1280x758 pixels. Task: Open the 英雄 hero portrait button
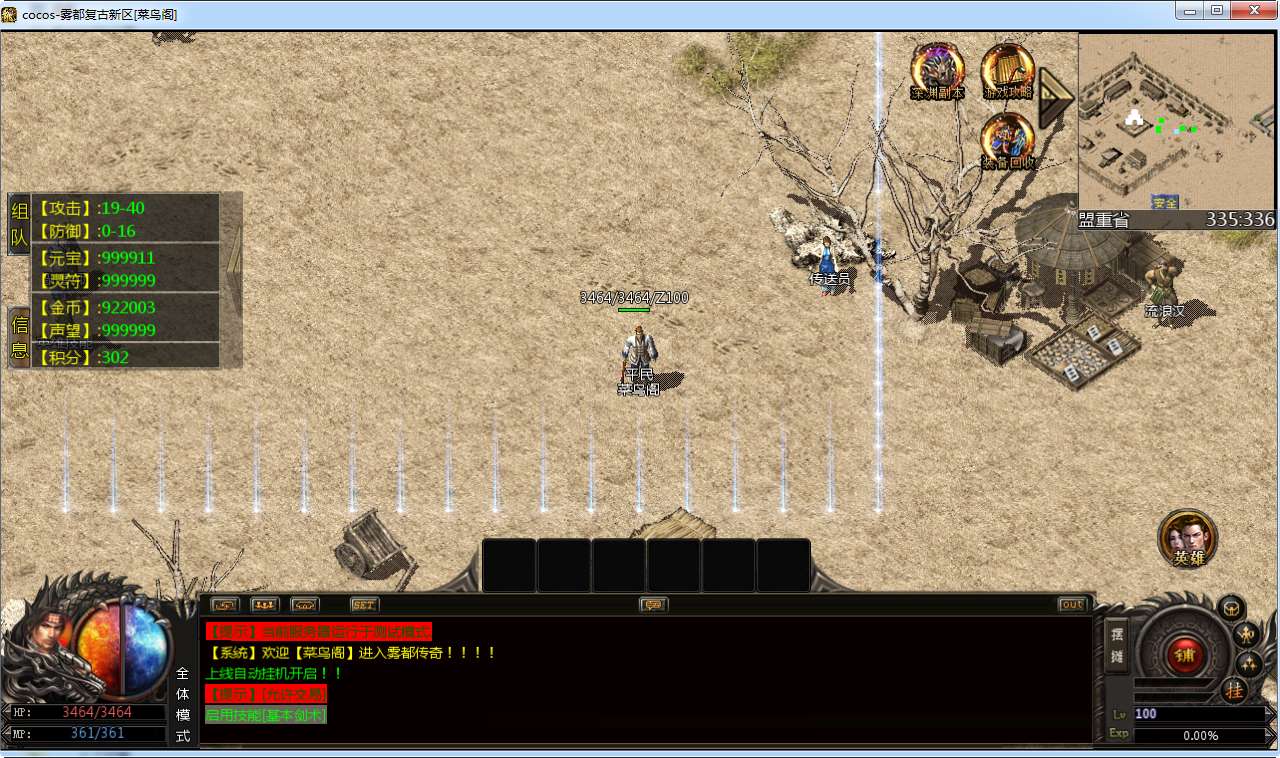click(1188, 539)
